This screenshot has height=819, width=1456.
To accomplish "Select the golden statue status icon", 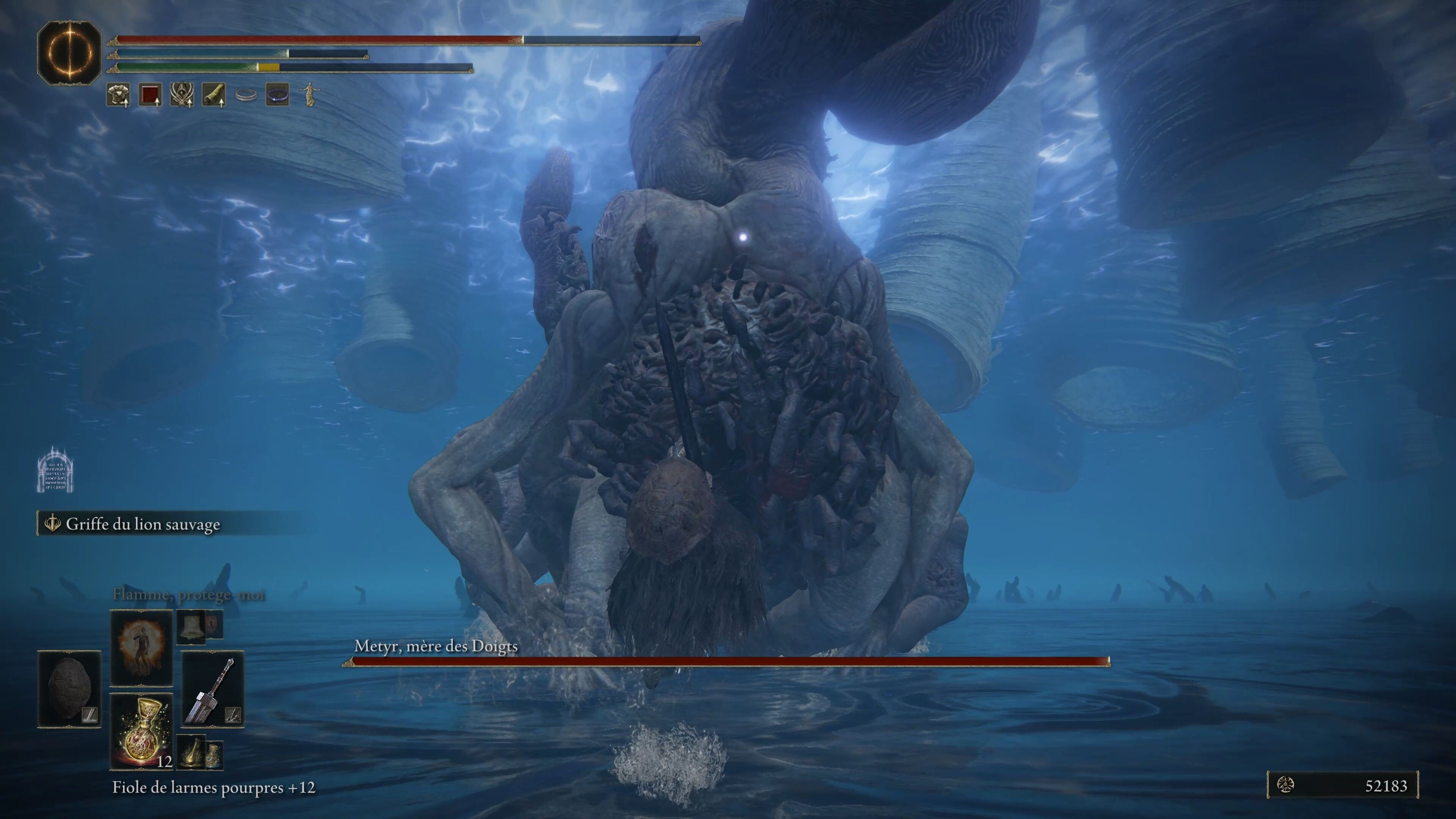I will click(x=309, y=95).
